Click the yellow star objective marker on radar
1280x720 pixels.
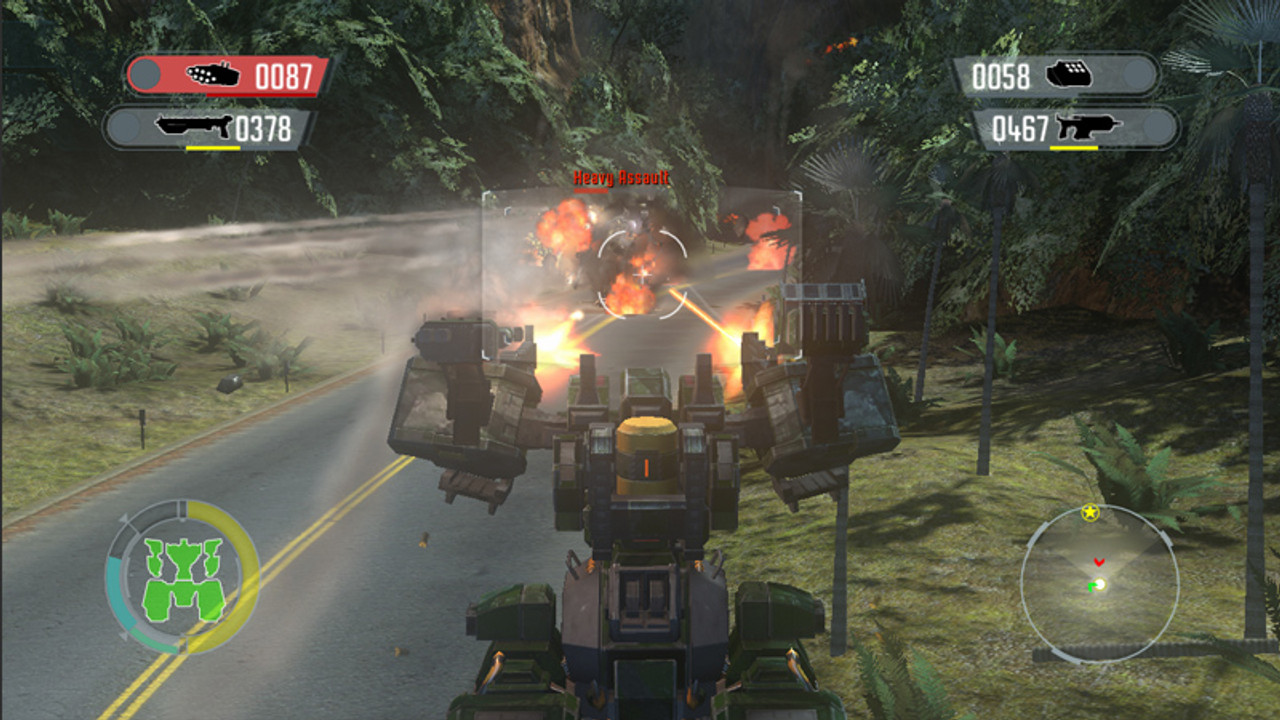click(x=1090, y=513)
